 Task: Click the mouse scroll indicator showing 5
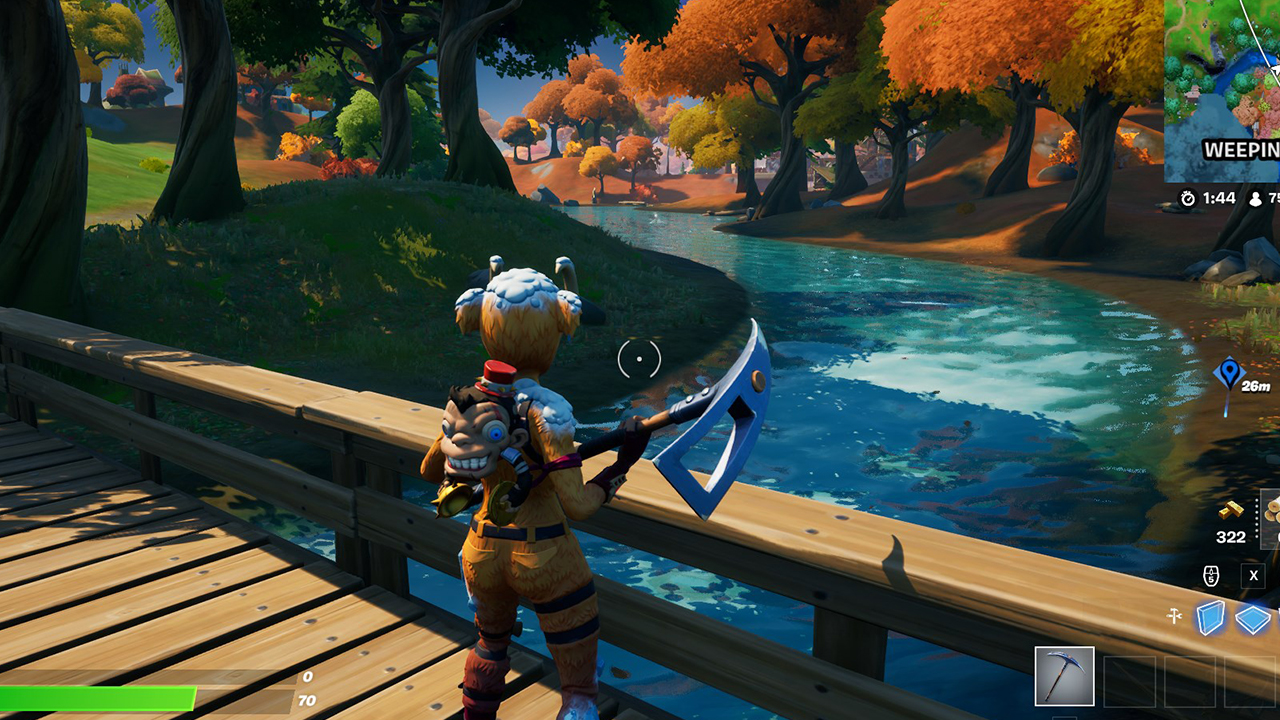point(1211,575)
